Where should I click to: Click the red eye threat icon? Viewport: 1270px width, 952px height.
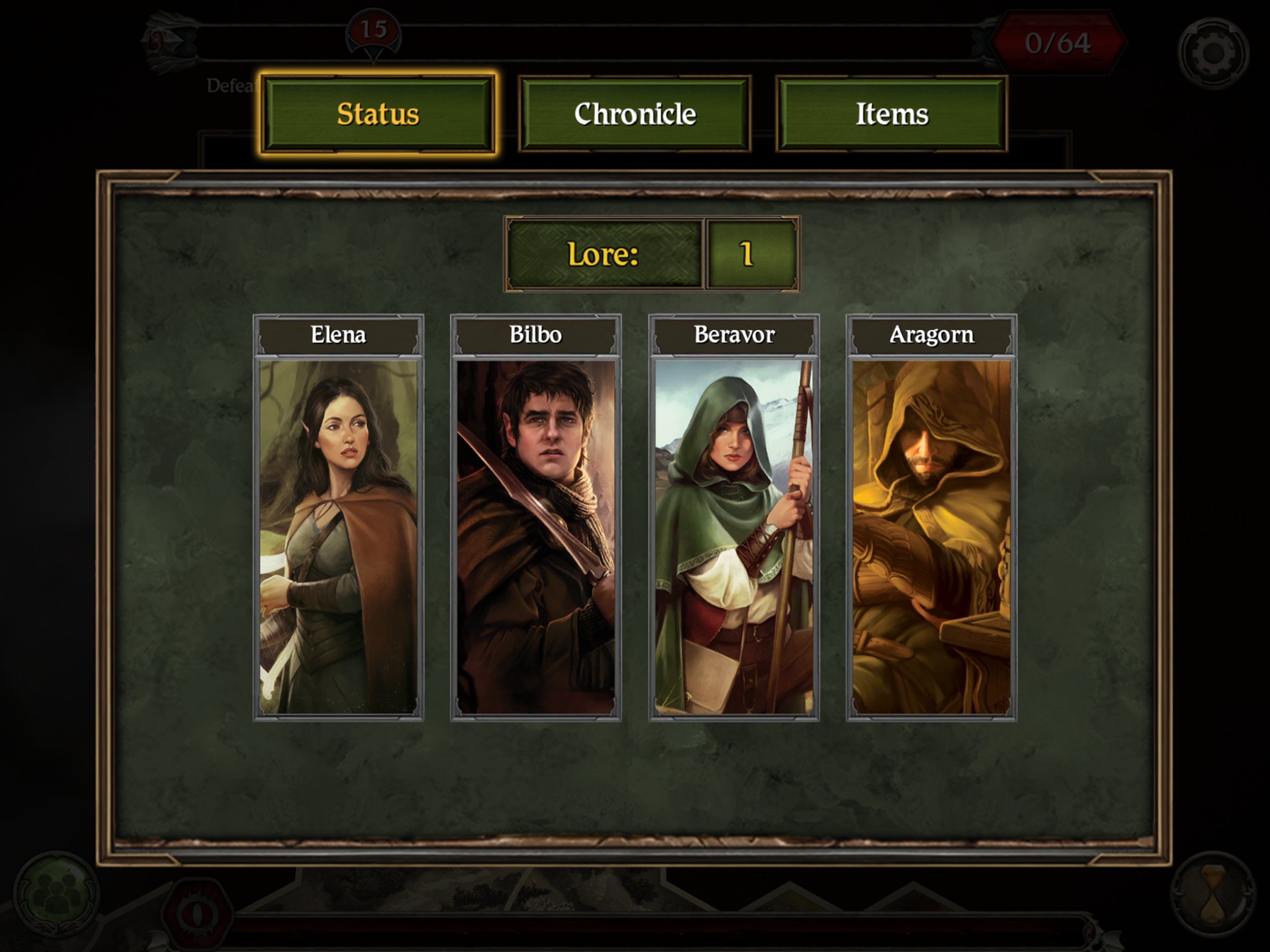click(x=196, y=913)
